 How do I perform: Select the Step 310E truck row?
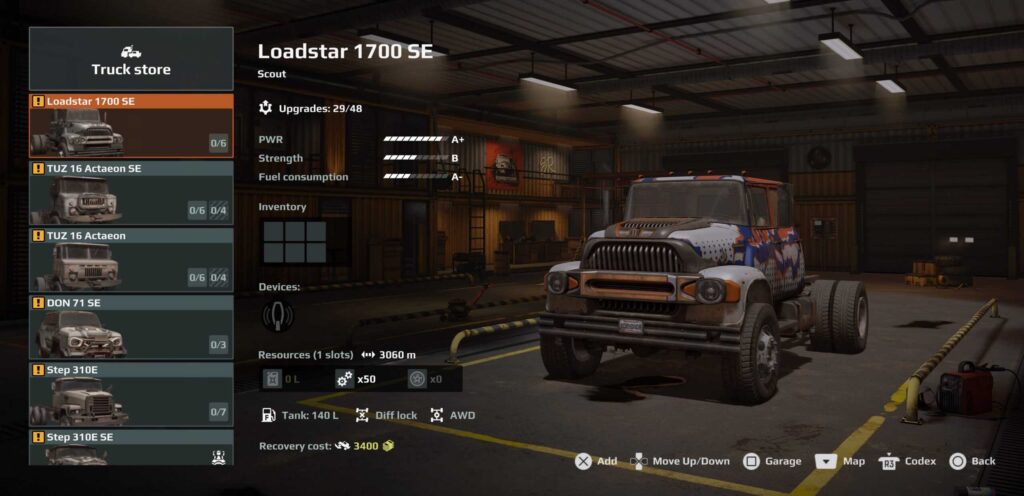coord(131,394)
